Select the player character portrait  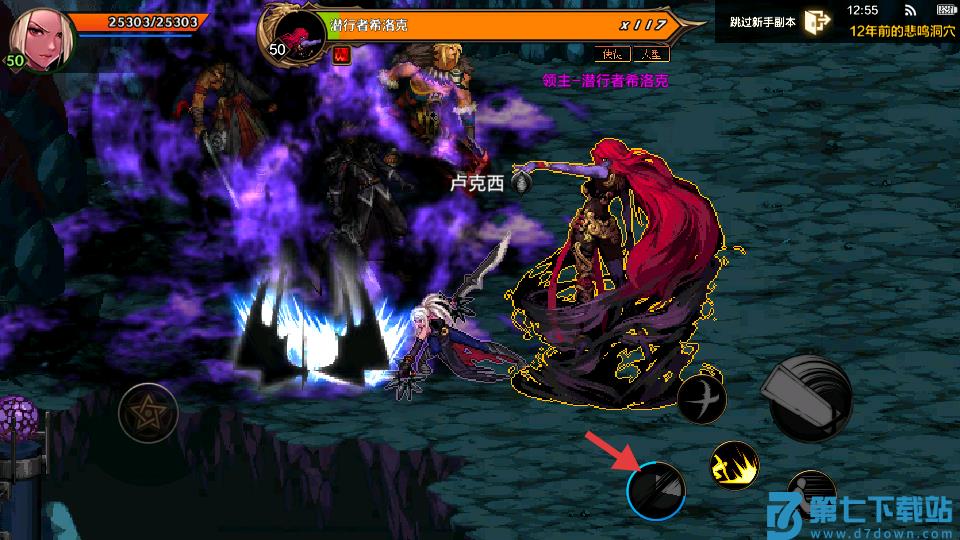[x=36, y=38]
